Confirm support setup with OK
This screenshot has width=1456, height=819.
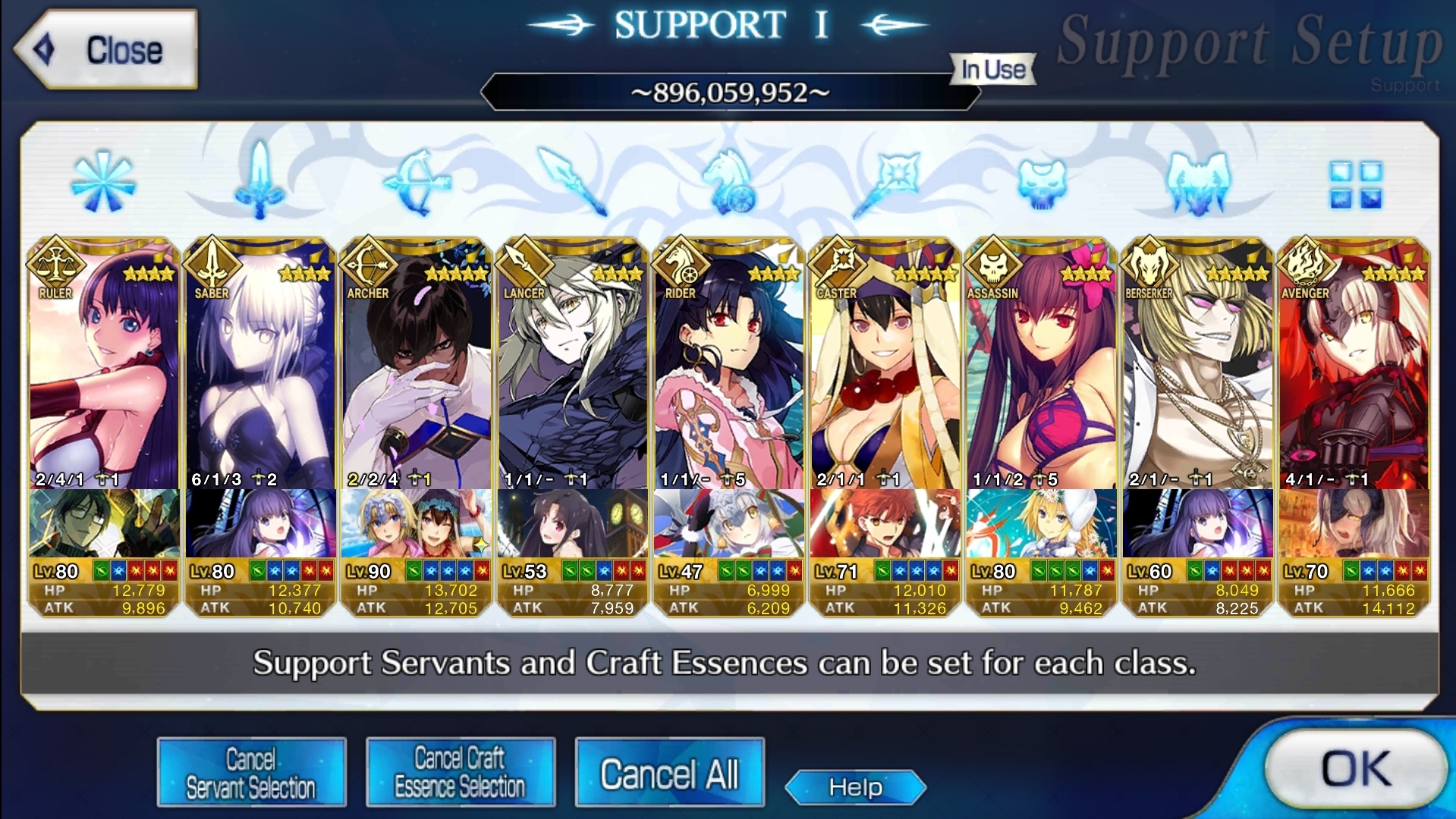1355,769
